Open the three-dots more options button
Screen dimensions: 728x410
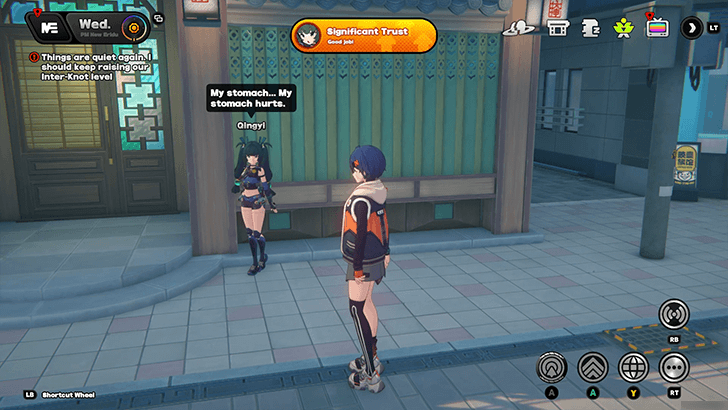click(674, 367)
